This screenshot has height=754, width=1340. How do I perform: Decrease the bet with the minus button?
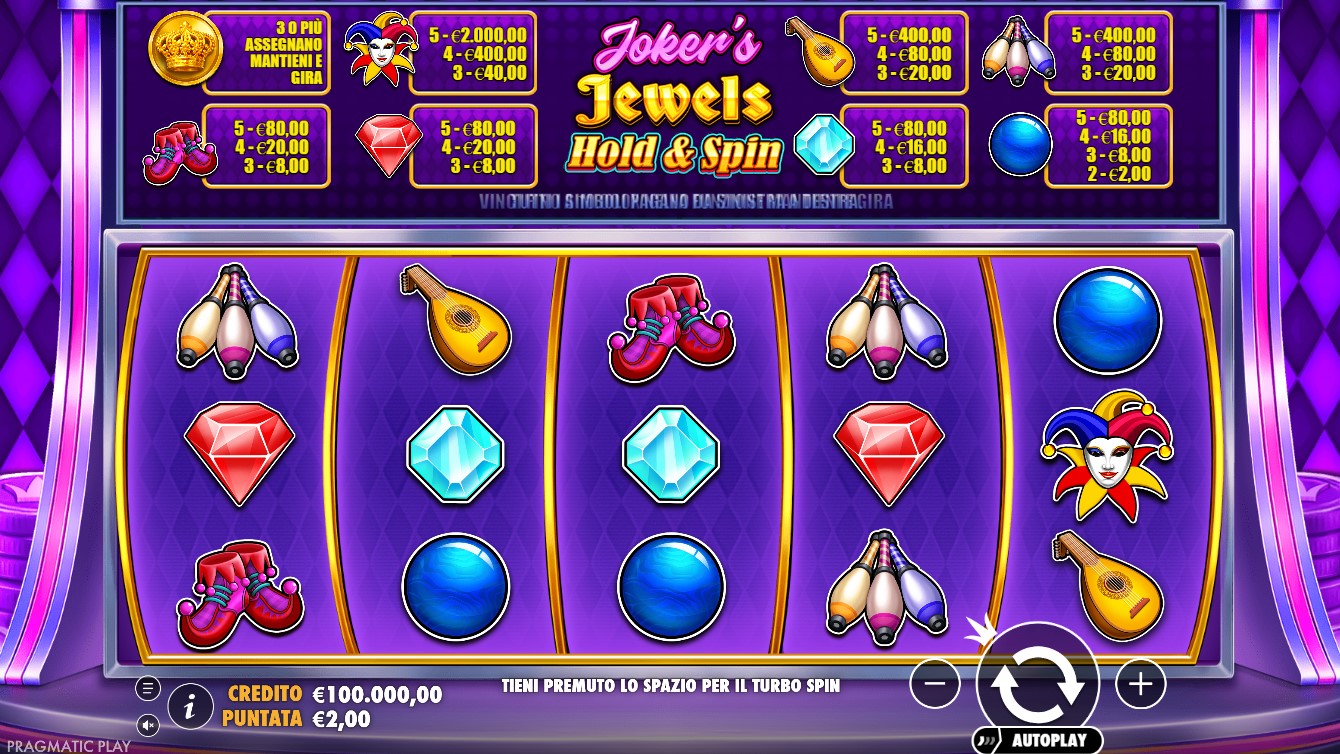[935, 684]
